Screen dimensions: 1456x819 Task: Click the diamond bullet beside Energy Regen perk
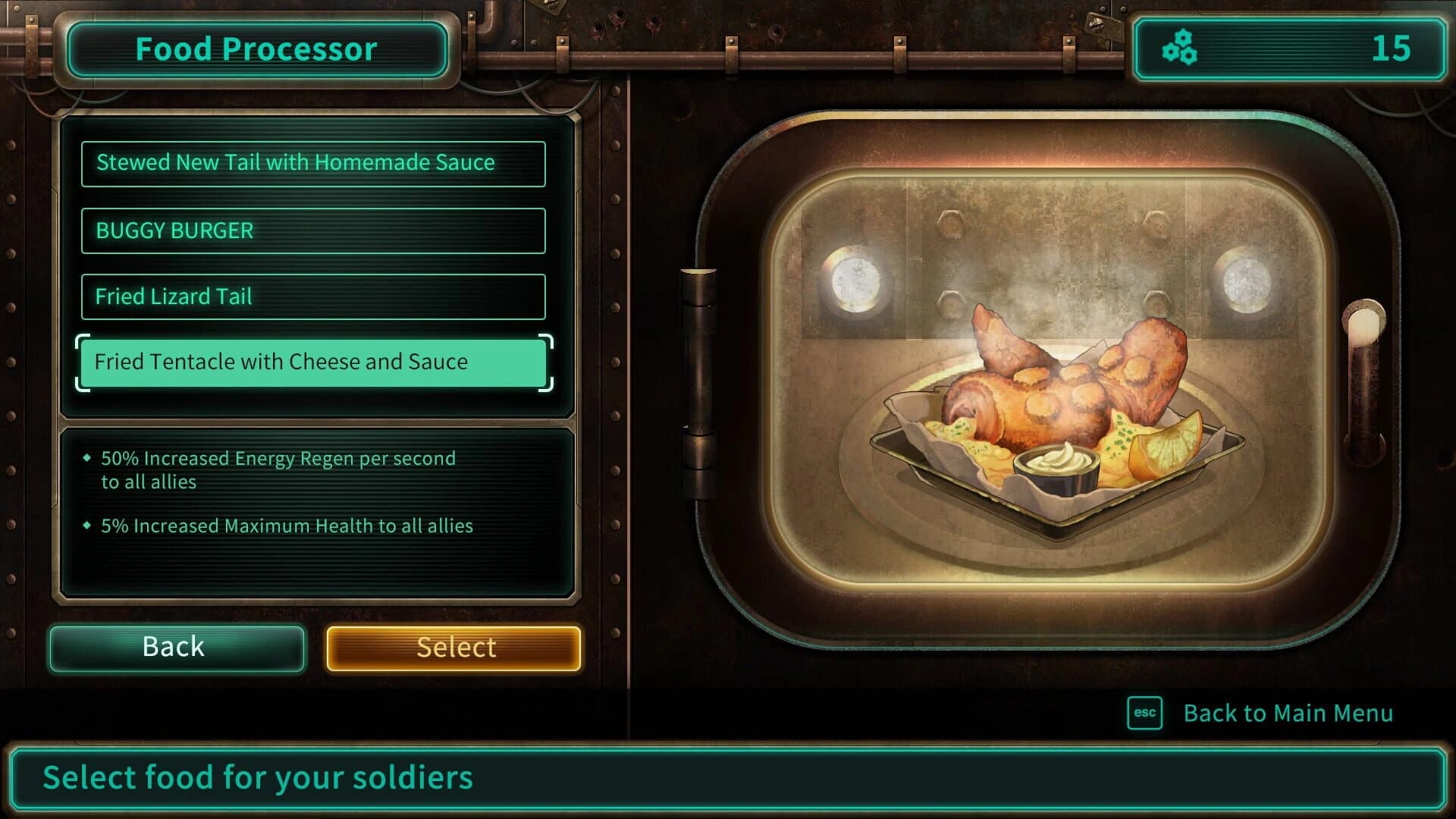pyautogui.click(x=89, y=458)
